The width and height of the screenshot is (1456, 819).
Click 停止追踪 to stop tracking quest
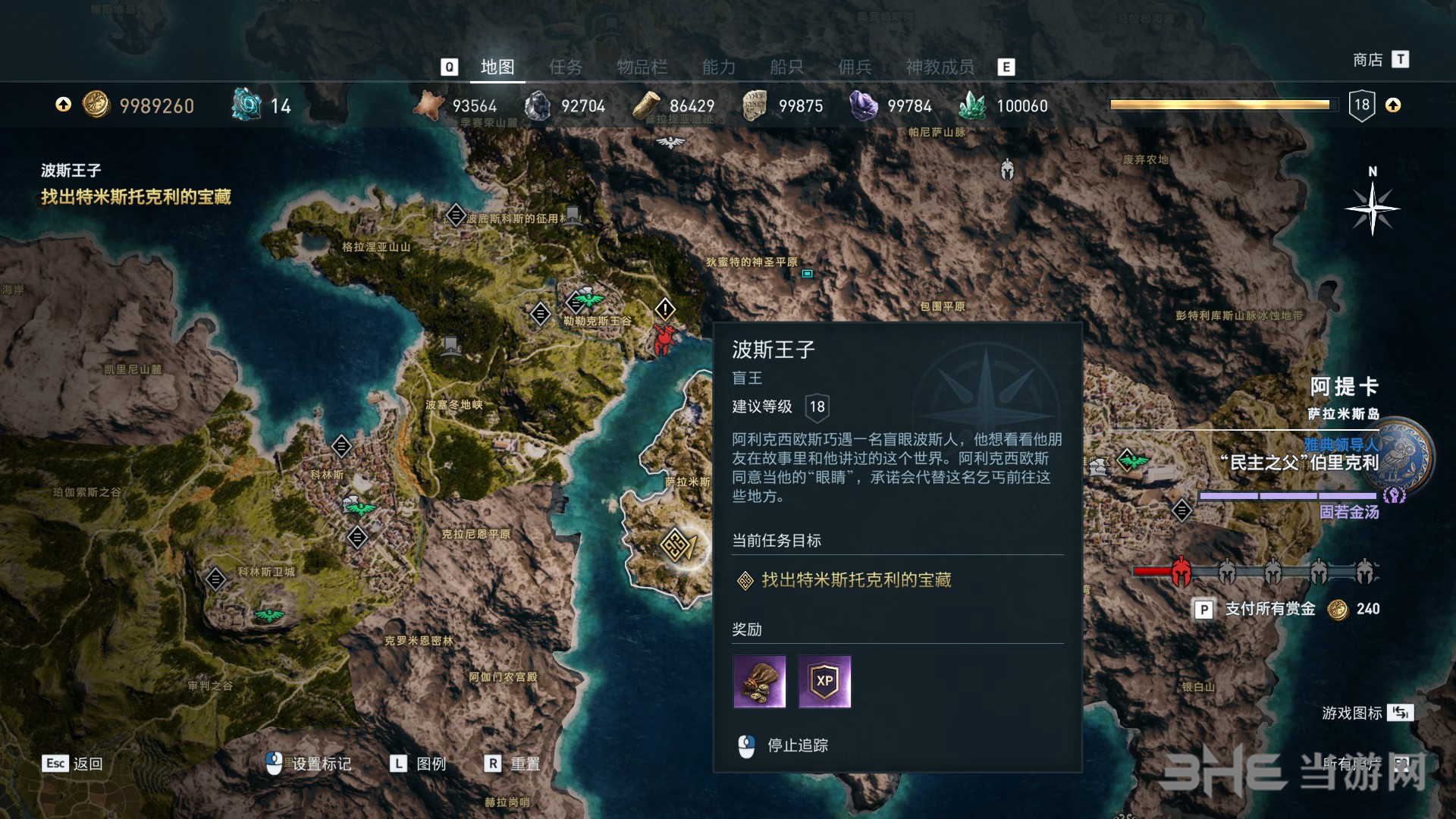tap(796, 745)
